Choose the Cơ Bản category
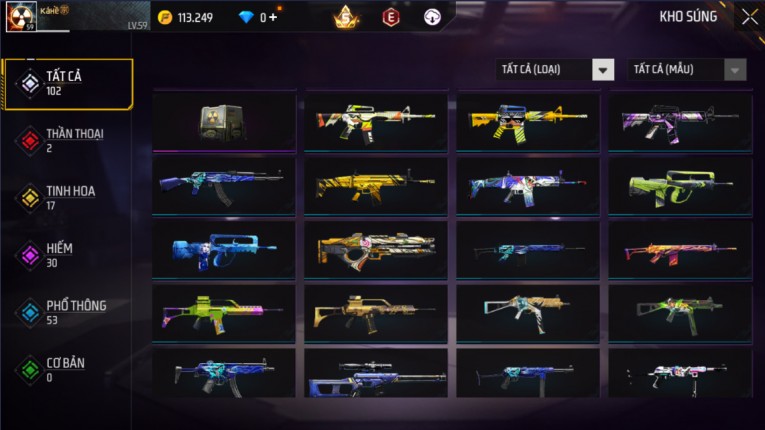Screen dimensions: 765x430 click(x=67, y=369)
